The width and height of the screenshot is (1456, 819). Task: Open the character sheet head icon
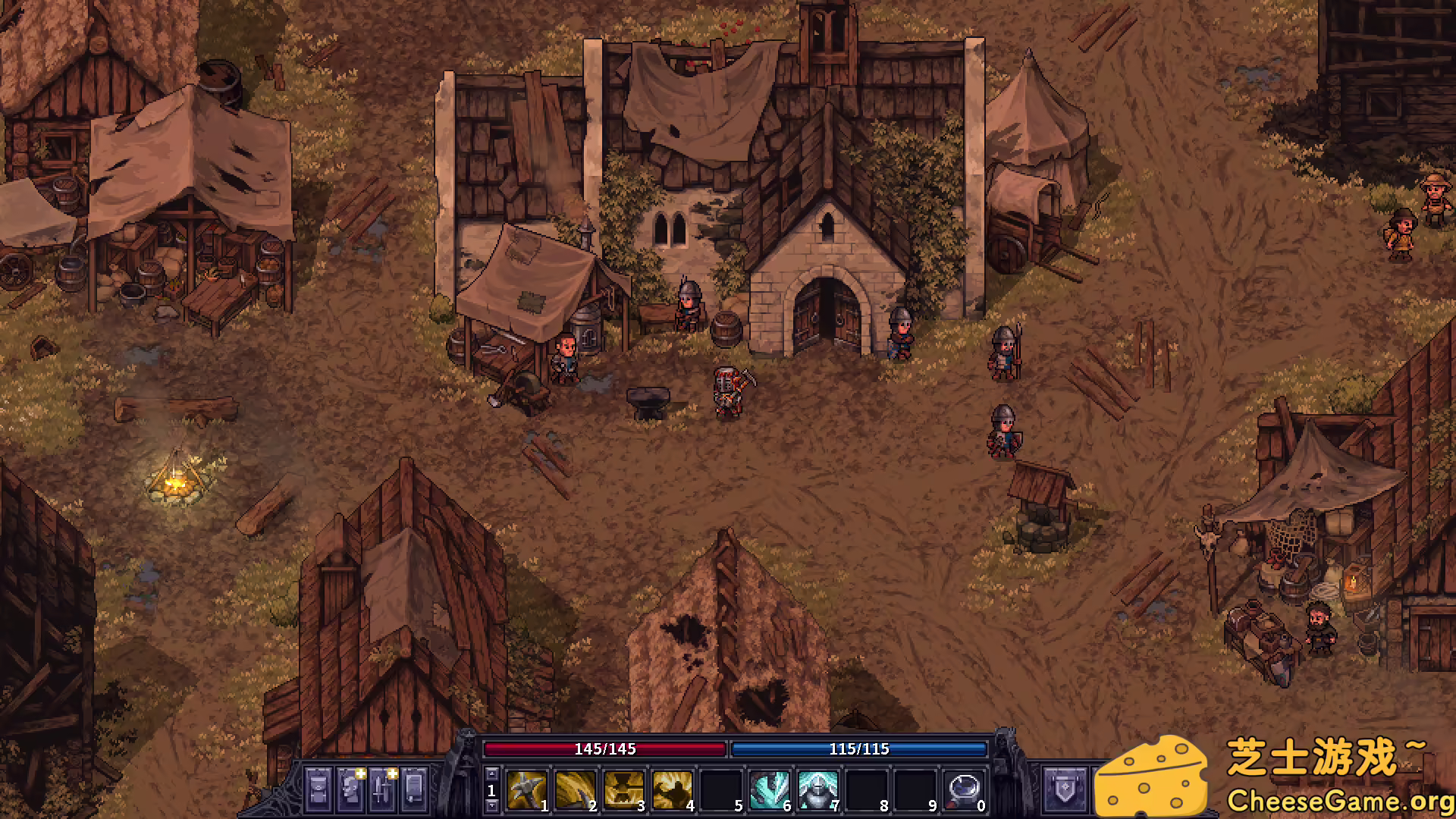pyautogui.click(x=350, y=789)
